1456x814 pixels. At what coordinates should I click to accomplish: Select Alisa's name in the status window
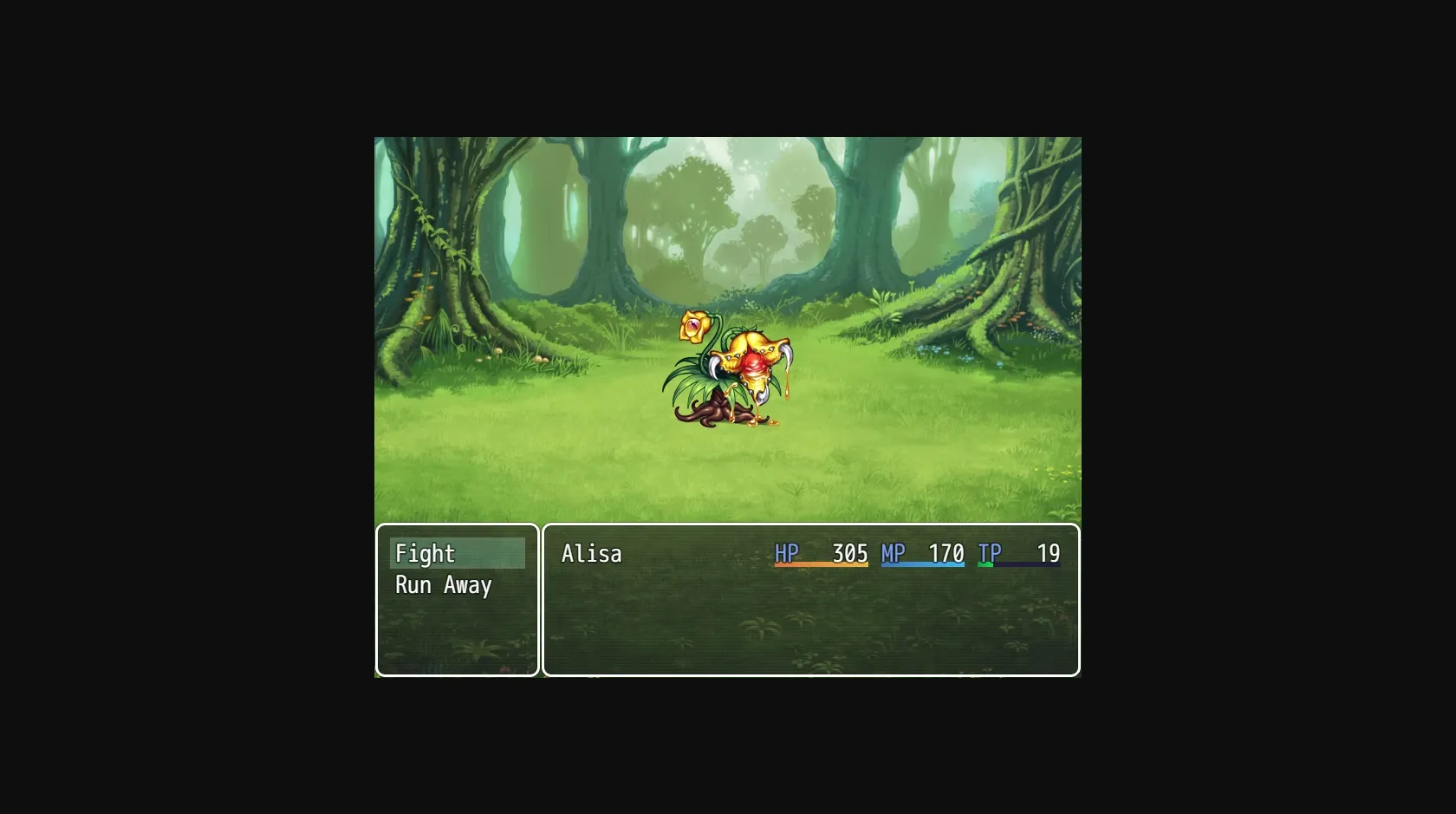592,552
